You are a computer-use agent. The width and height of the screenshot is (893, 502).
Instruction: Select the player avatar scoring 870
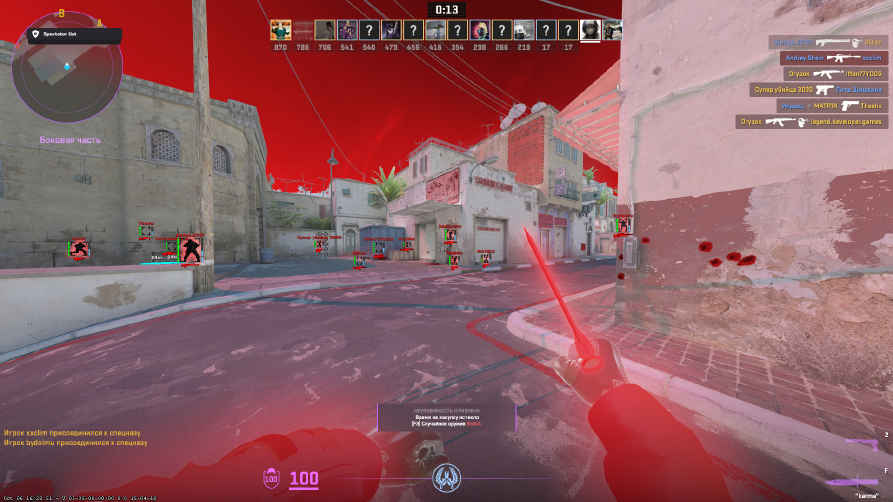280,30
